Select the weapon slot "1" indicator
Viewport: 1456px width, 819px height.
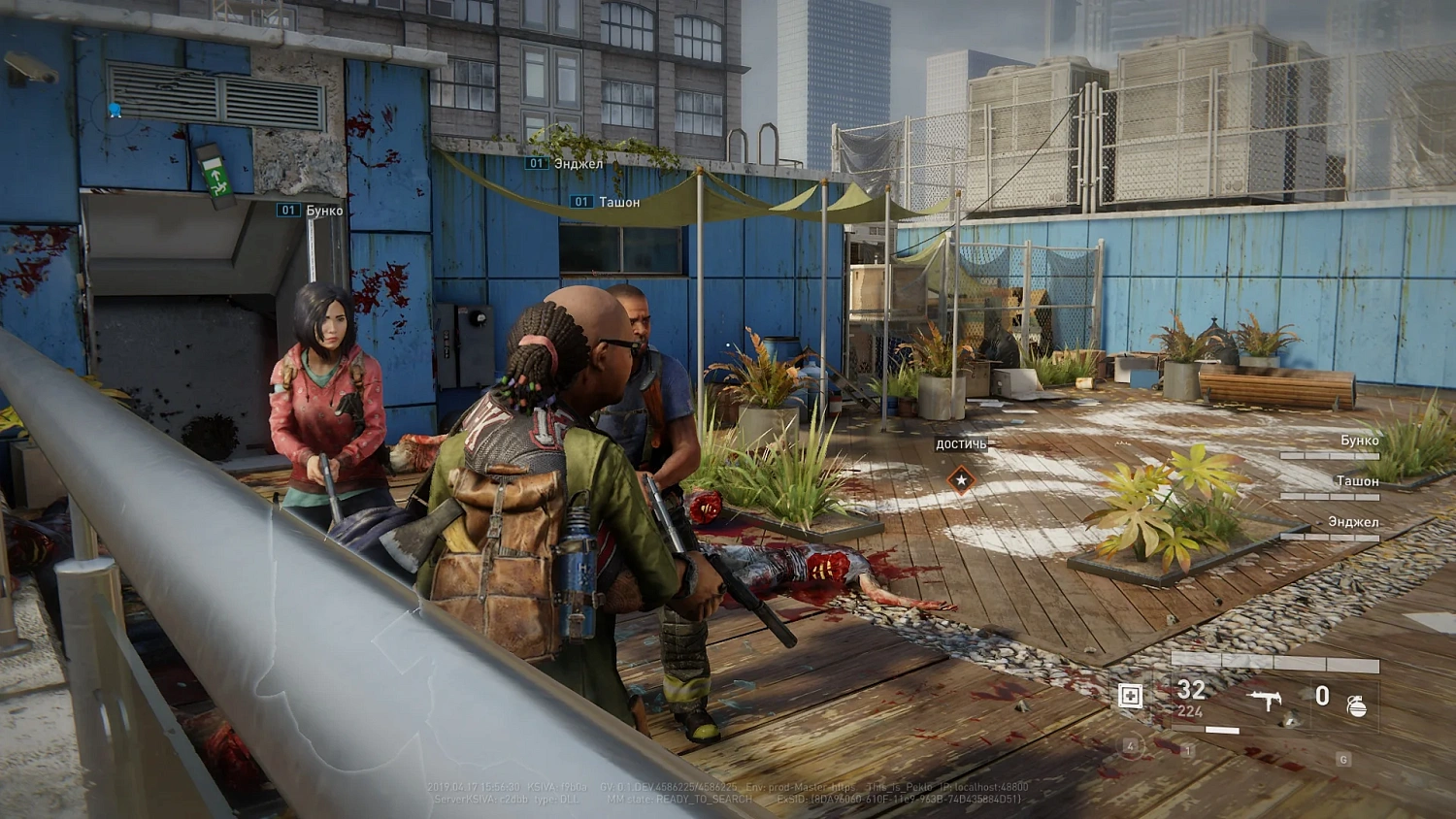(1187, 752)
